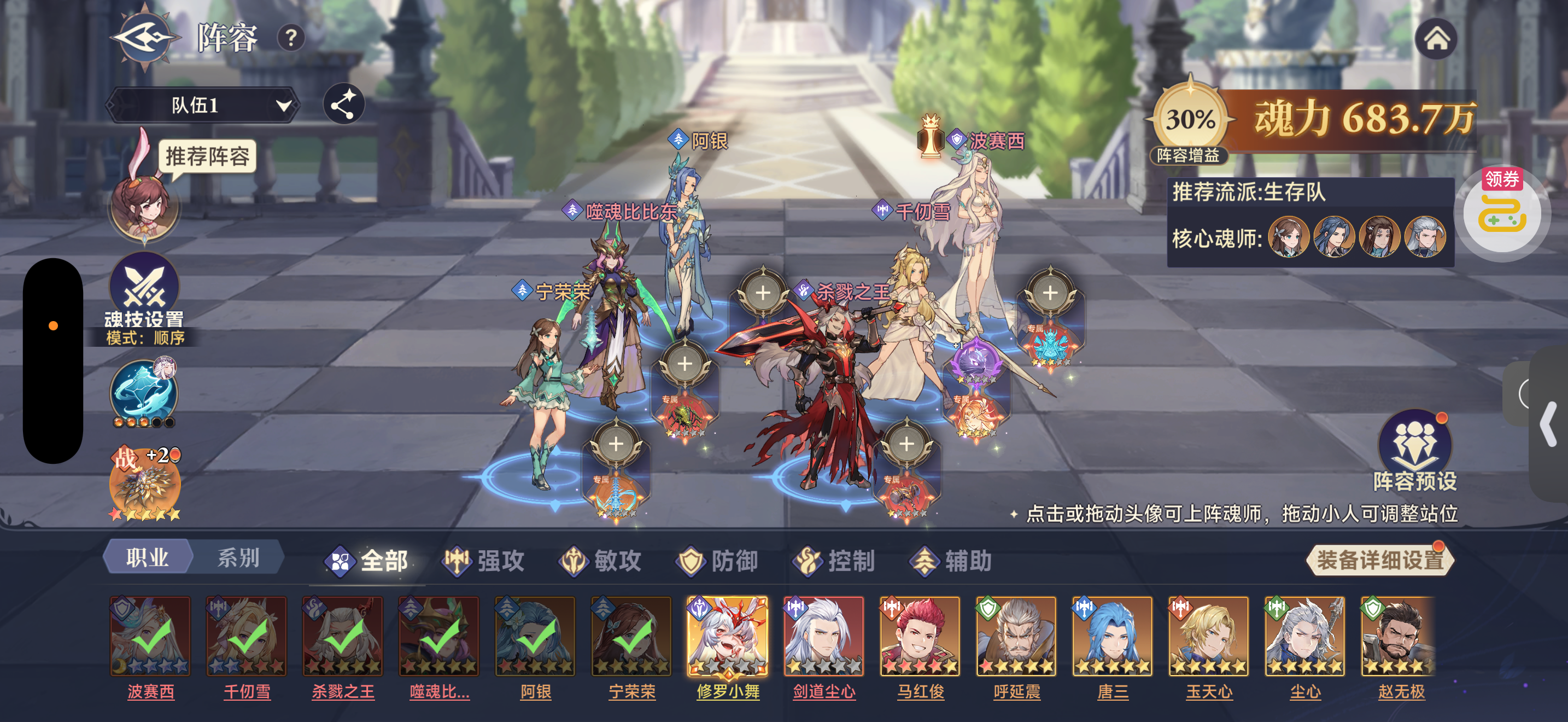Switch to the 系别 tab
The image size is (1568, 722).
pos(238,557)
